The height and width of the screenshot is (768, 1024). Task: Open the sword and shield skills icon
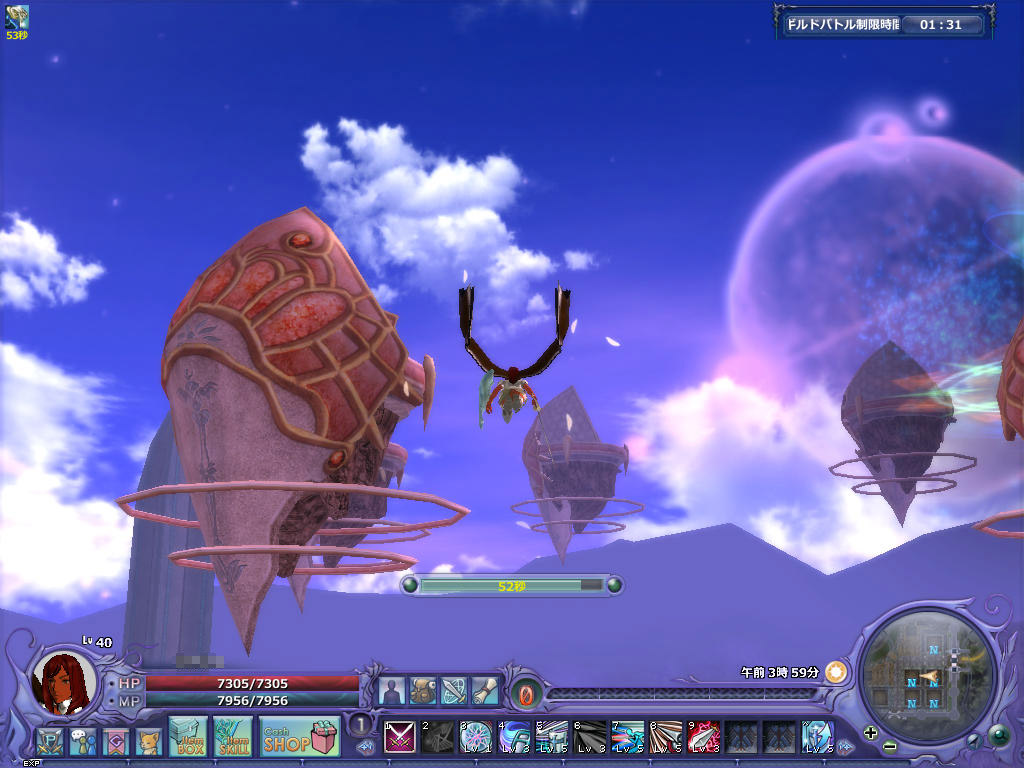[454, 691]
